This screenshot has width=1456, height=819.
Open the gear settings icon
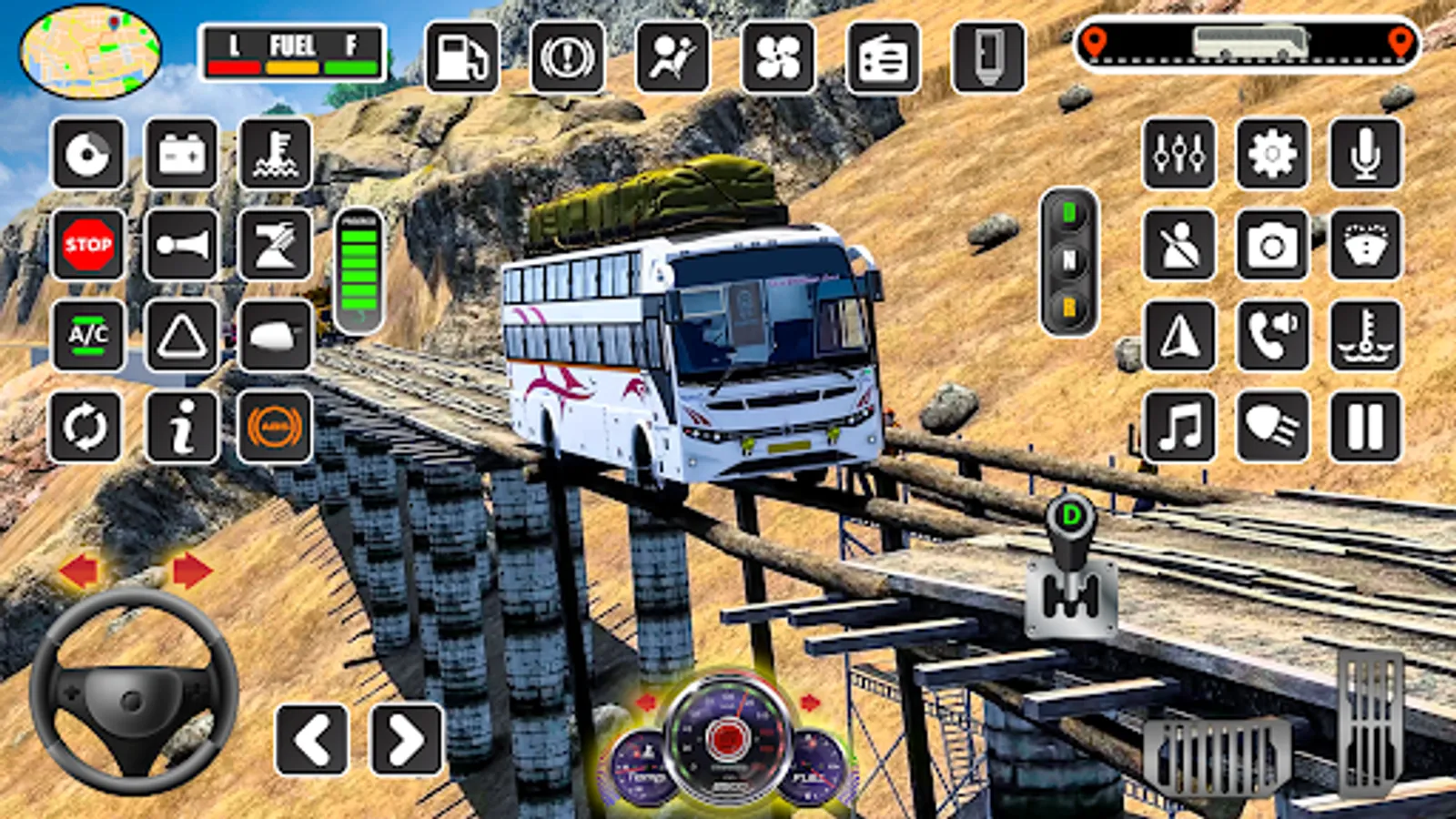[x=1272, y=154]
